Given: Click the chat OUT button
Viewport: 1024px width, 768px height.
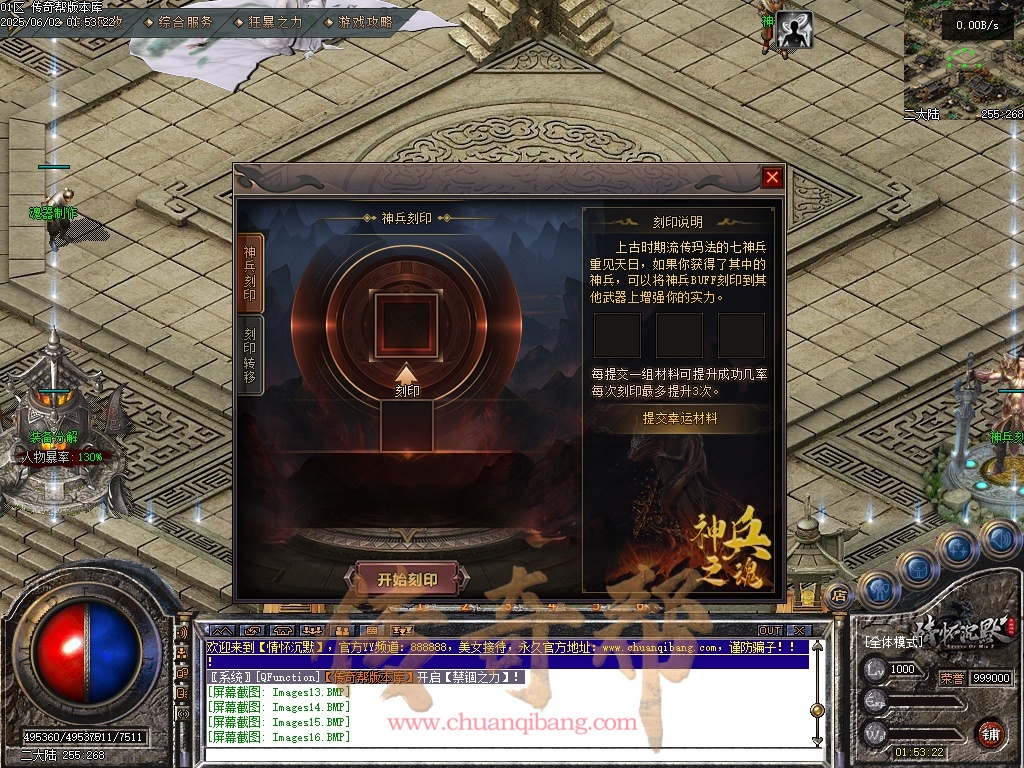Looking at the screenshot, I should pos(769,631).
